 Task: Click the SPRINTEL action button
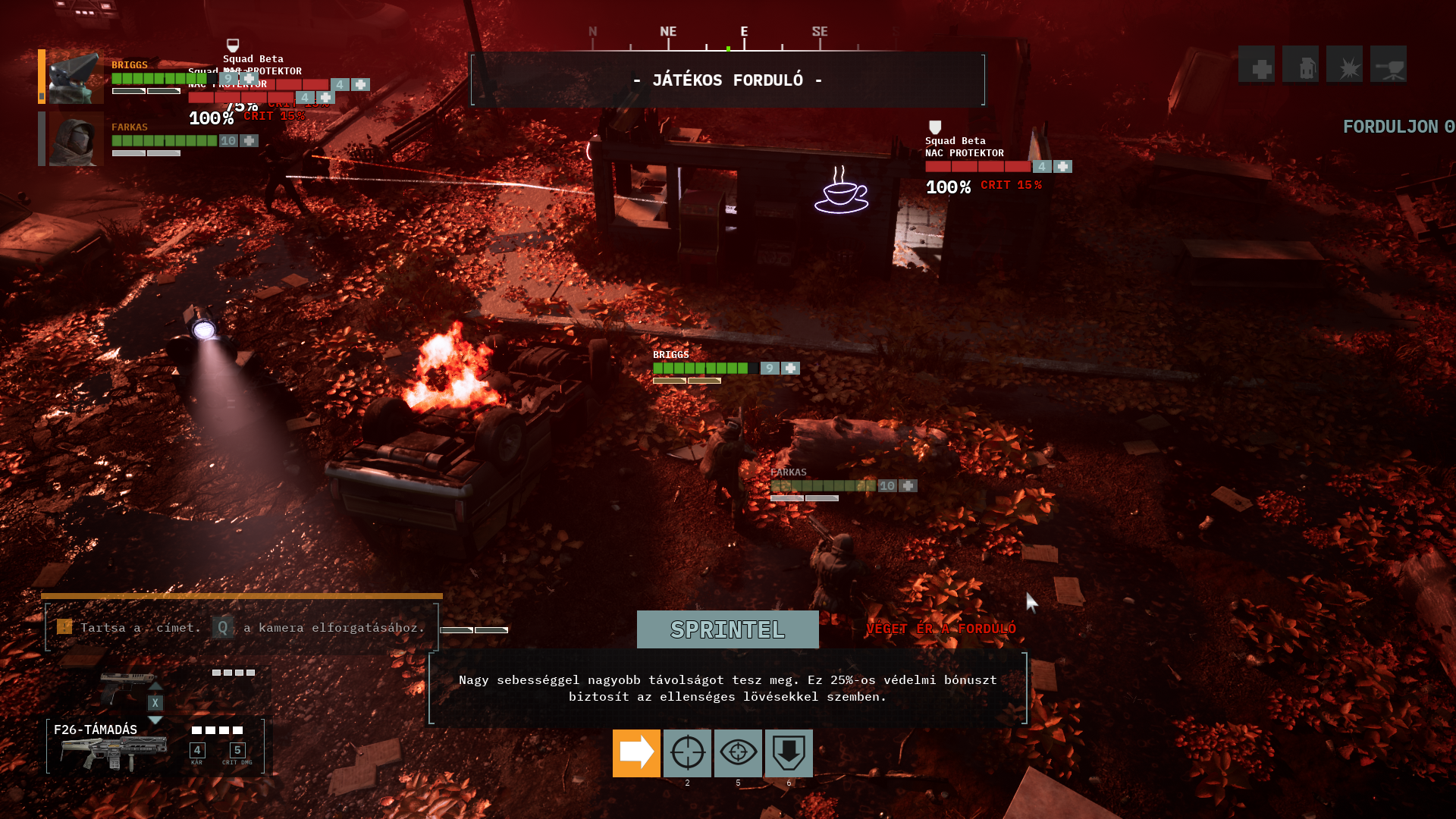[727, 629]
